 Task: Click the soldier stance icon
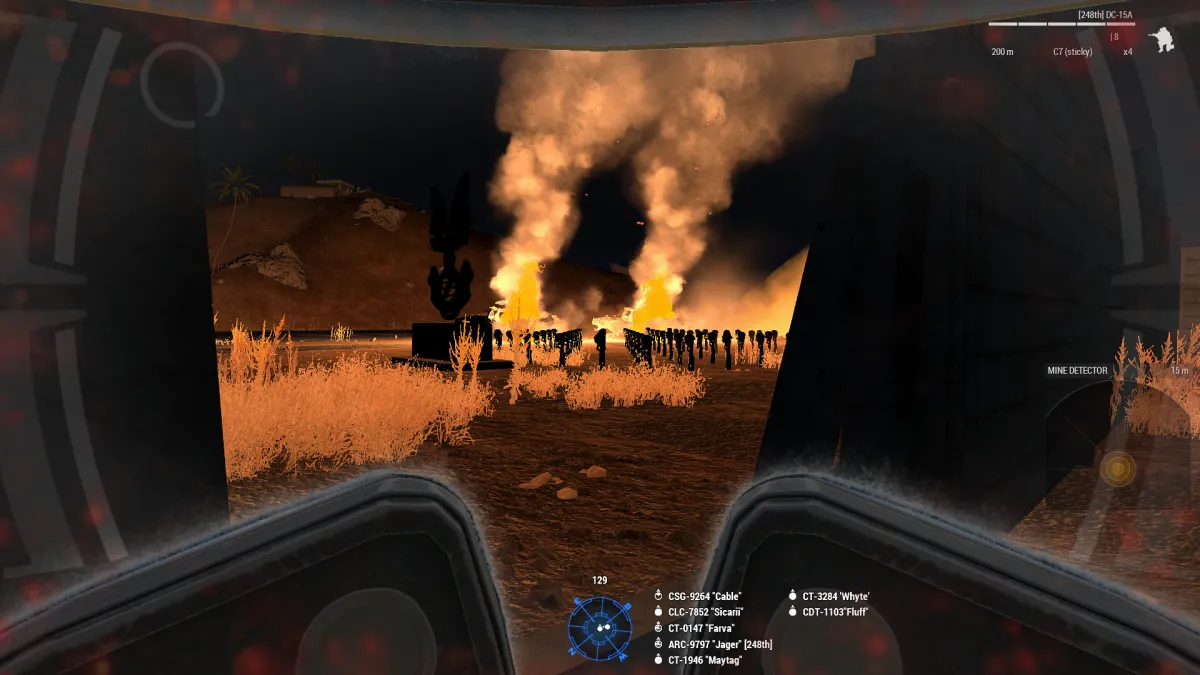point(1161,41)
